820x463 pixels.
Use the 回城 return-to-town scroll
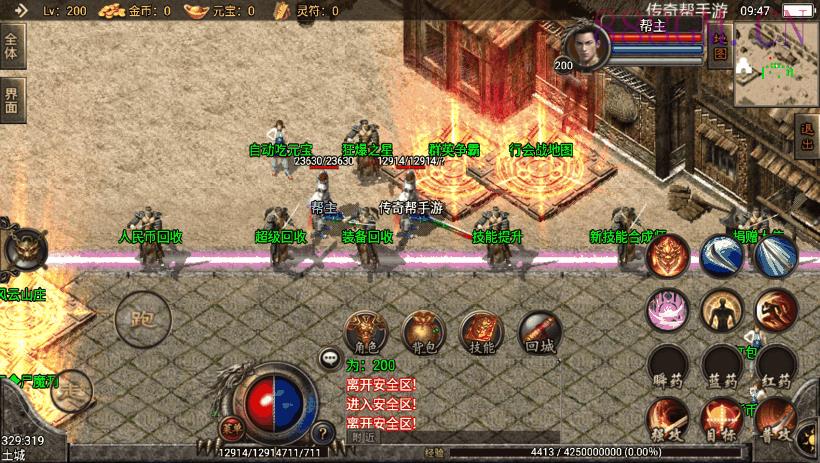[x=539, y=331]
